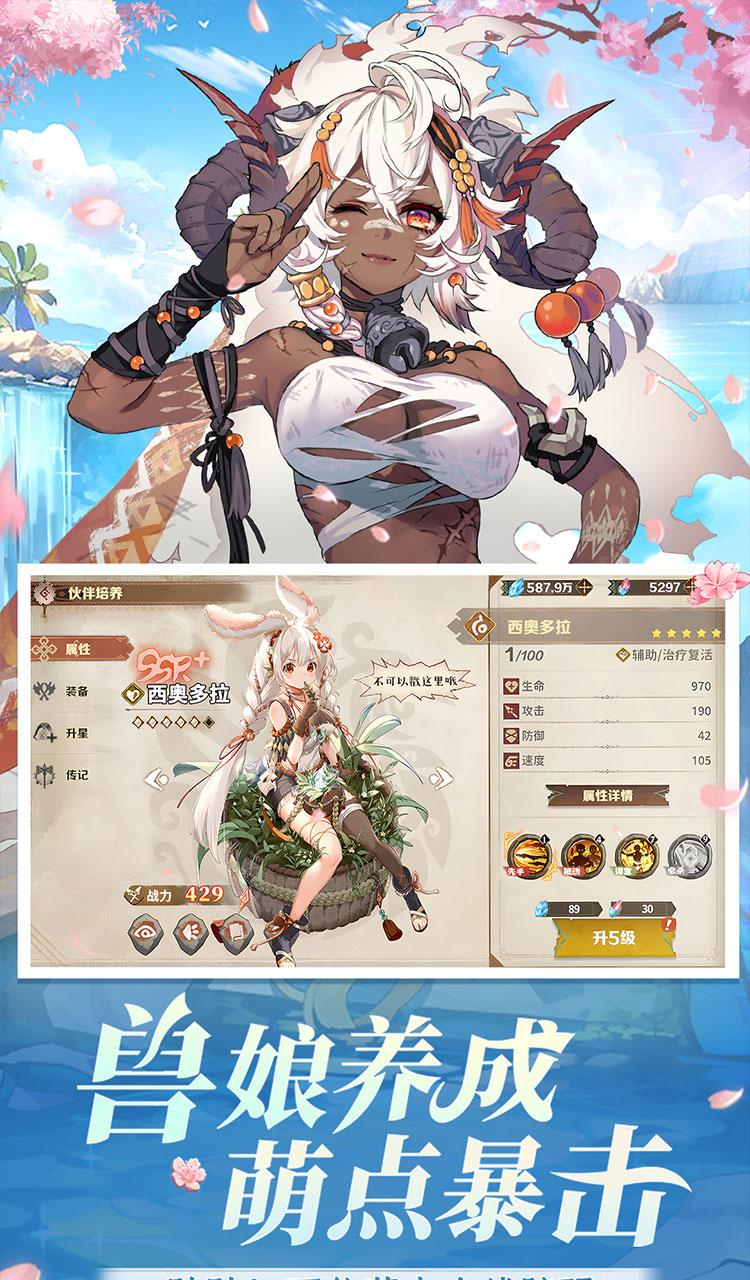Open the 装备 equipment tab
The height and width of the screenshot is (1280, 750).
tap(77, 690)
